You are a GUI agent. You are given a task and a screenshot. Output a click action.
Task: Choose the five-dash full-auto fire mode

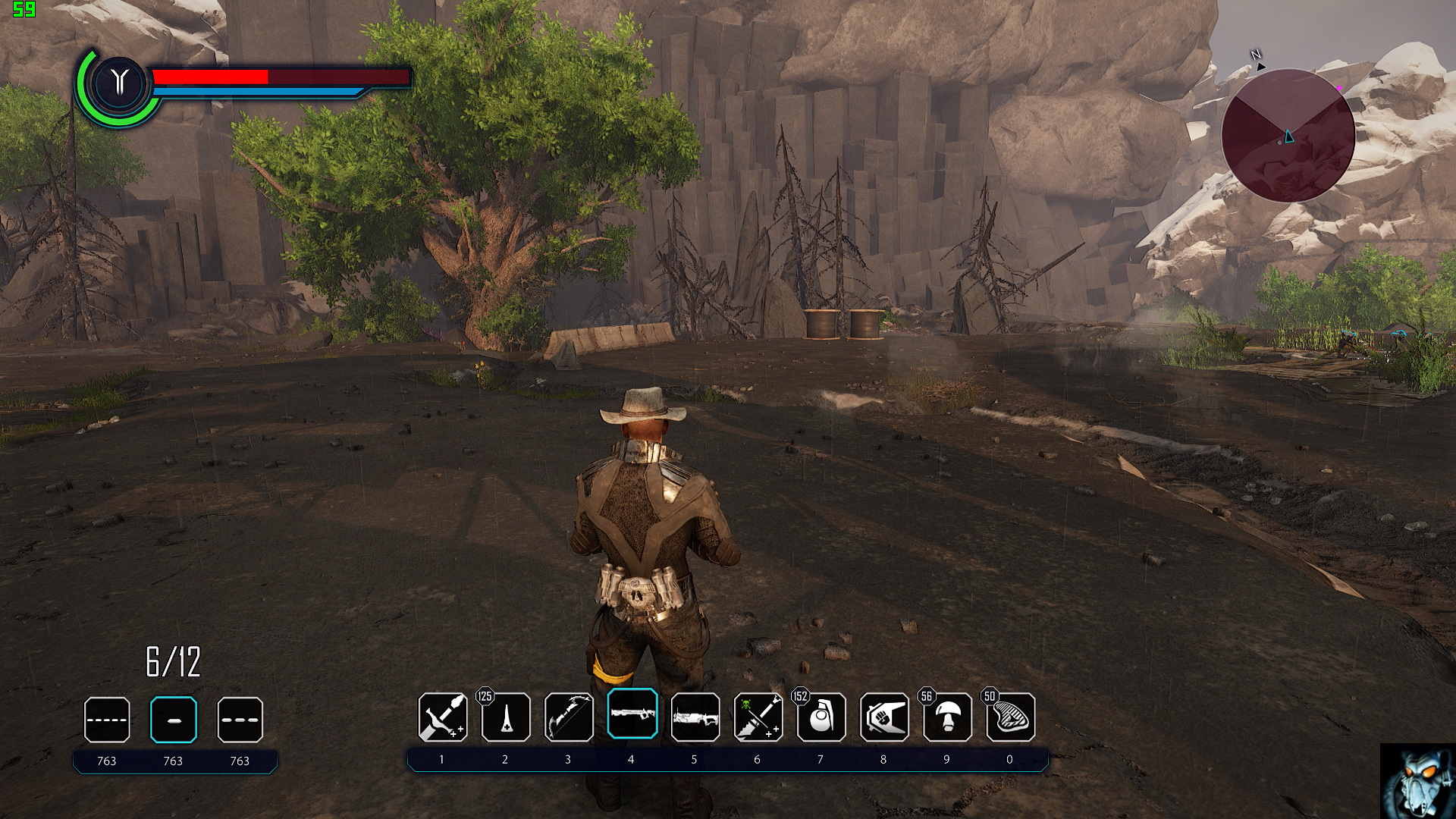pyautogui.click(x=107, y=720)
